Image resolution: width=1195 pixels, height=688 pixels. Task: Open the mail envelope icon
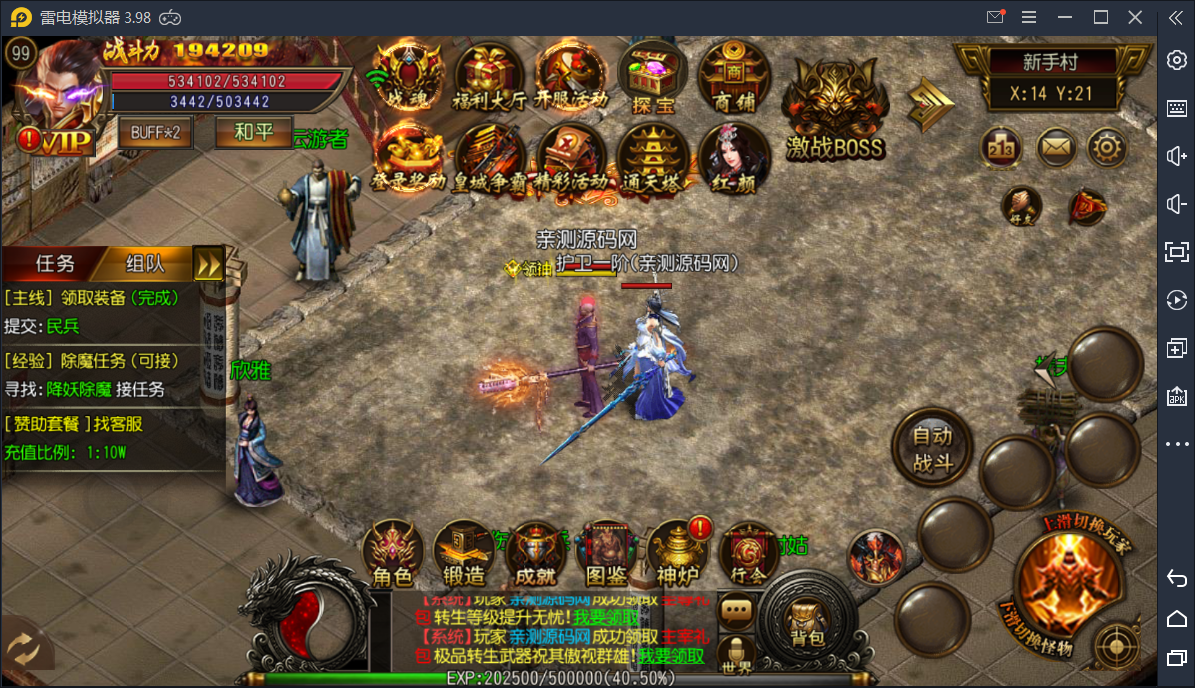[1055, 148]
